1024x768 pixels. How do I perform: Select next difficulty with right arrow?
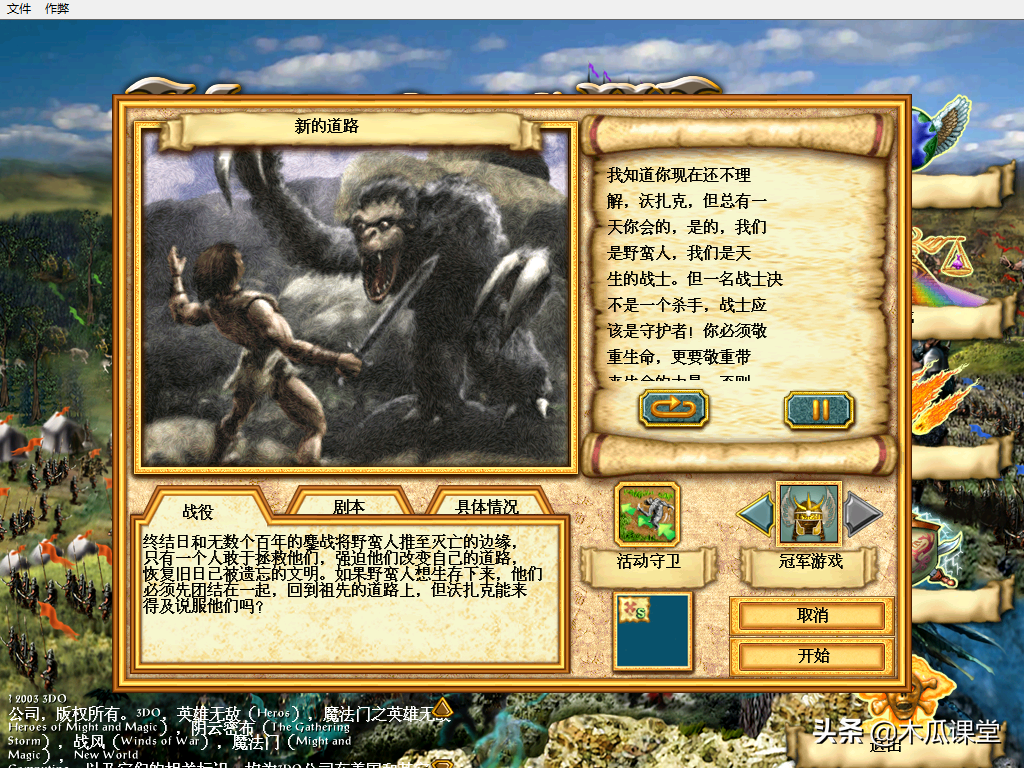click(x=862, y=514)
